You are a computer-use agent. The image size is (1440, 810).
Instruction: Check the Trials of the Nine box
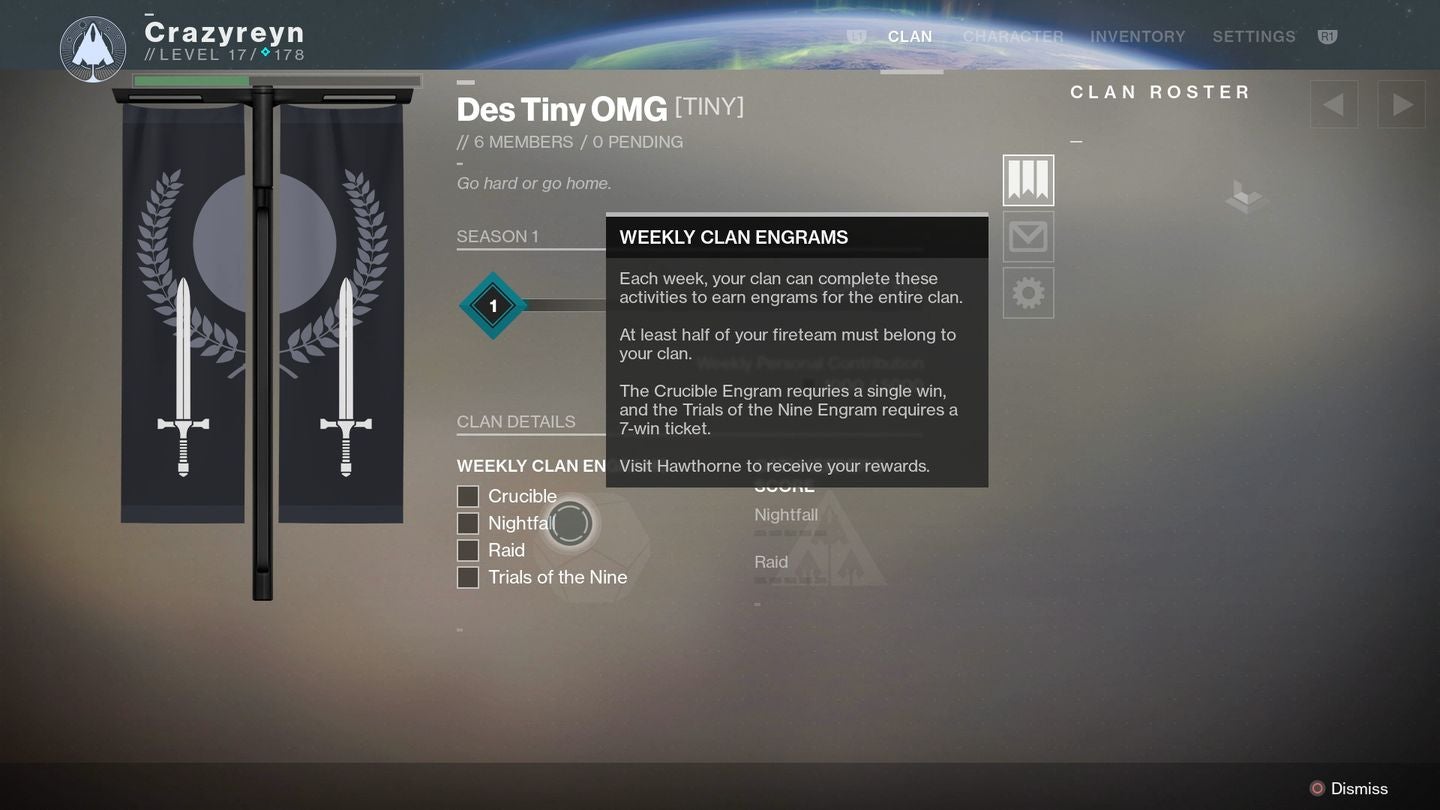467,577
